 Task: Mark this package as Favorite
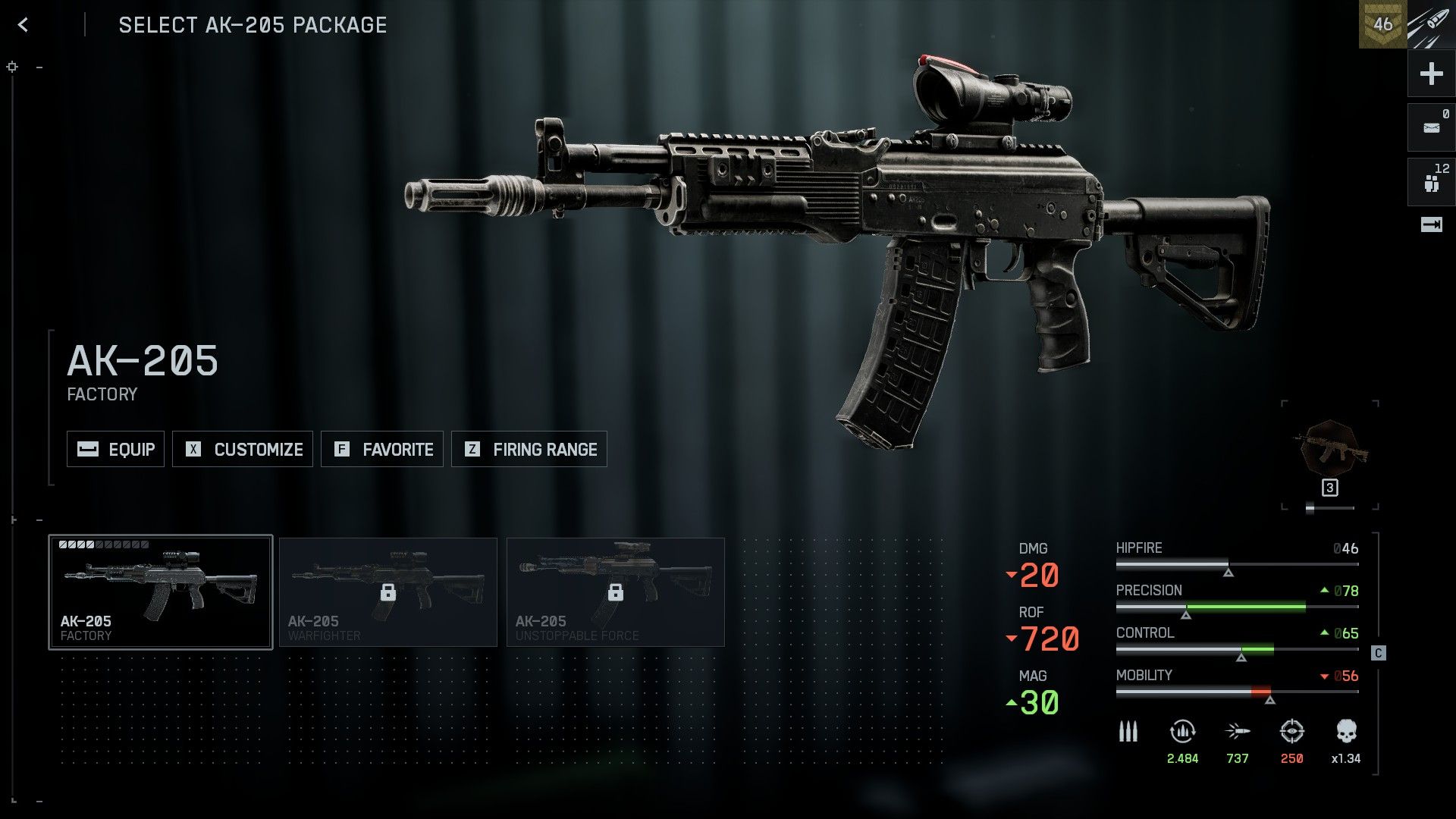tap(382, 449)
